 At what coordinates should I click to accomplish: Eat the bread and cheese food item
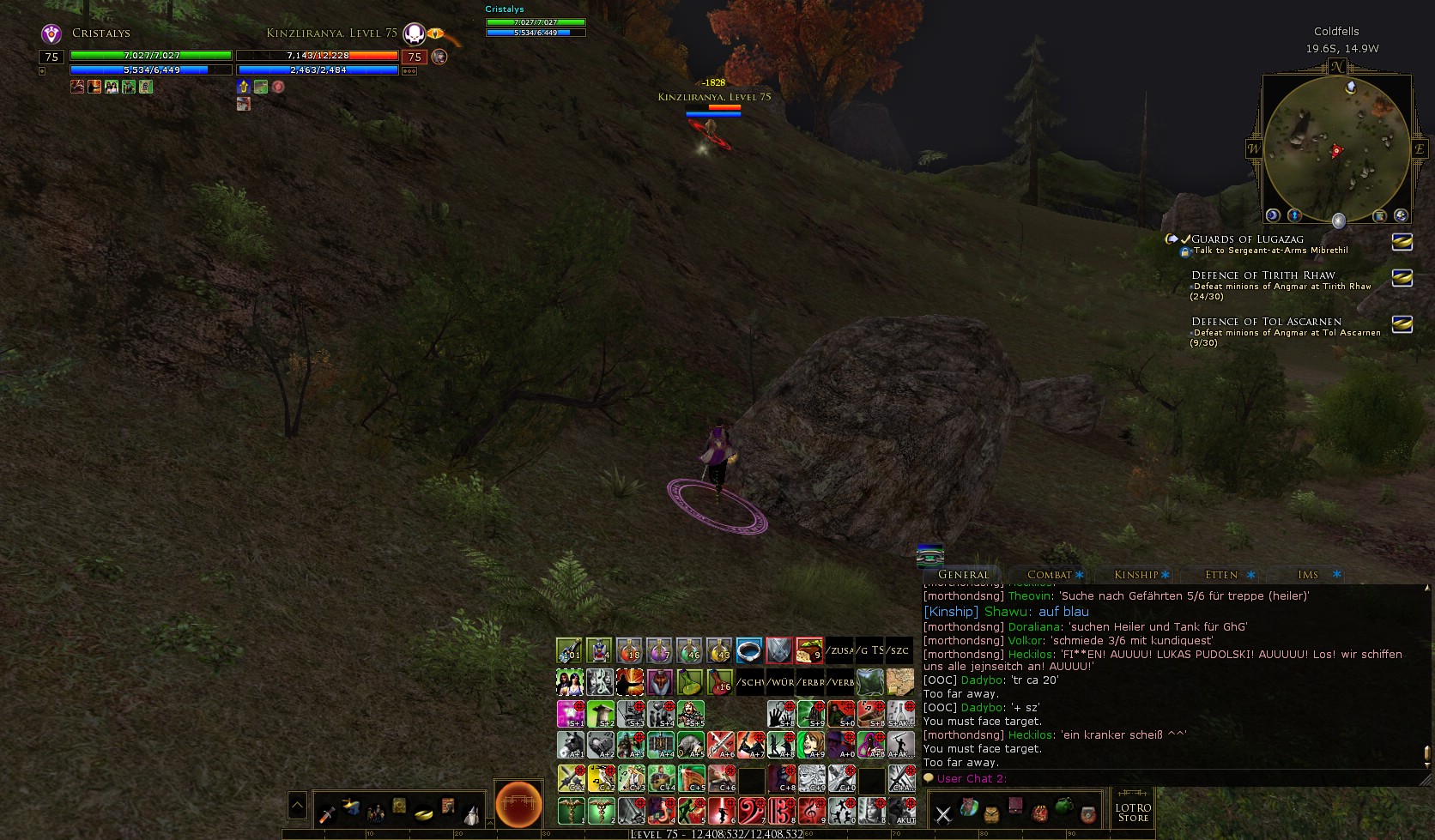click(x=808, y=651)
